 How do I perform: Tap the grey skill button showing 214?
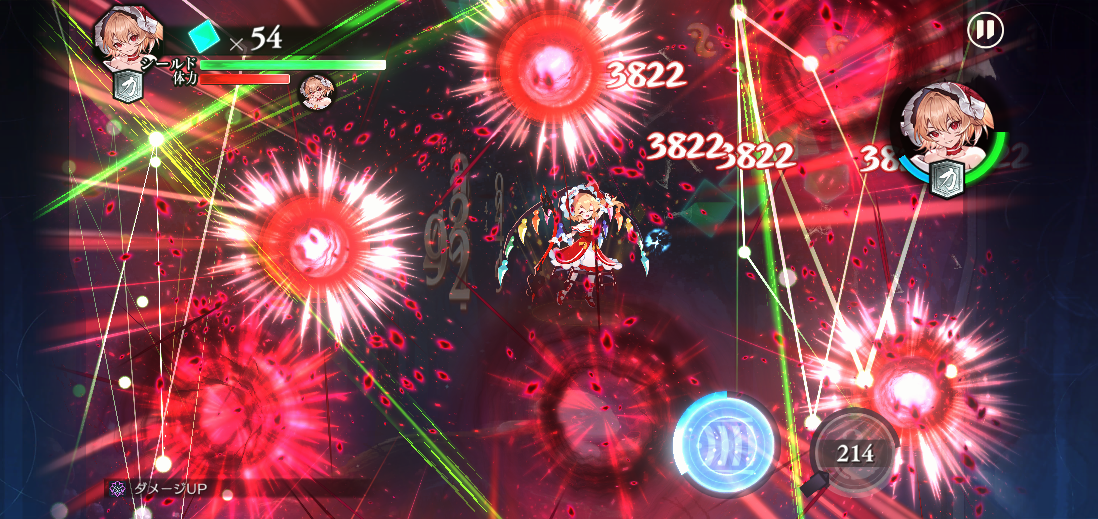(854, 453)
